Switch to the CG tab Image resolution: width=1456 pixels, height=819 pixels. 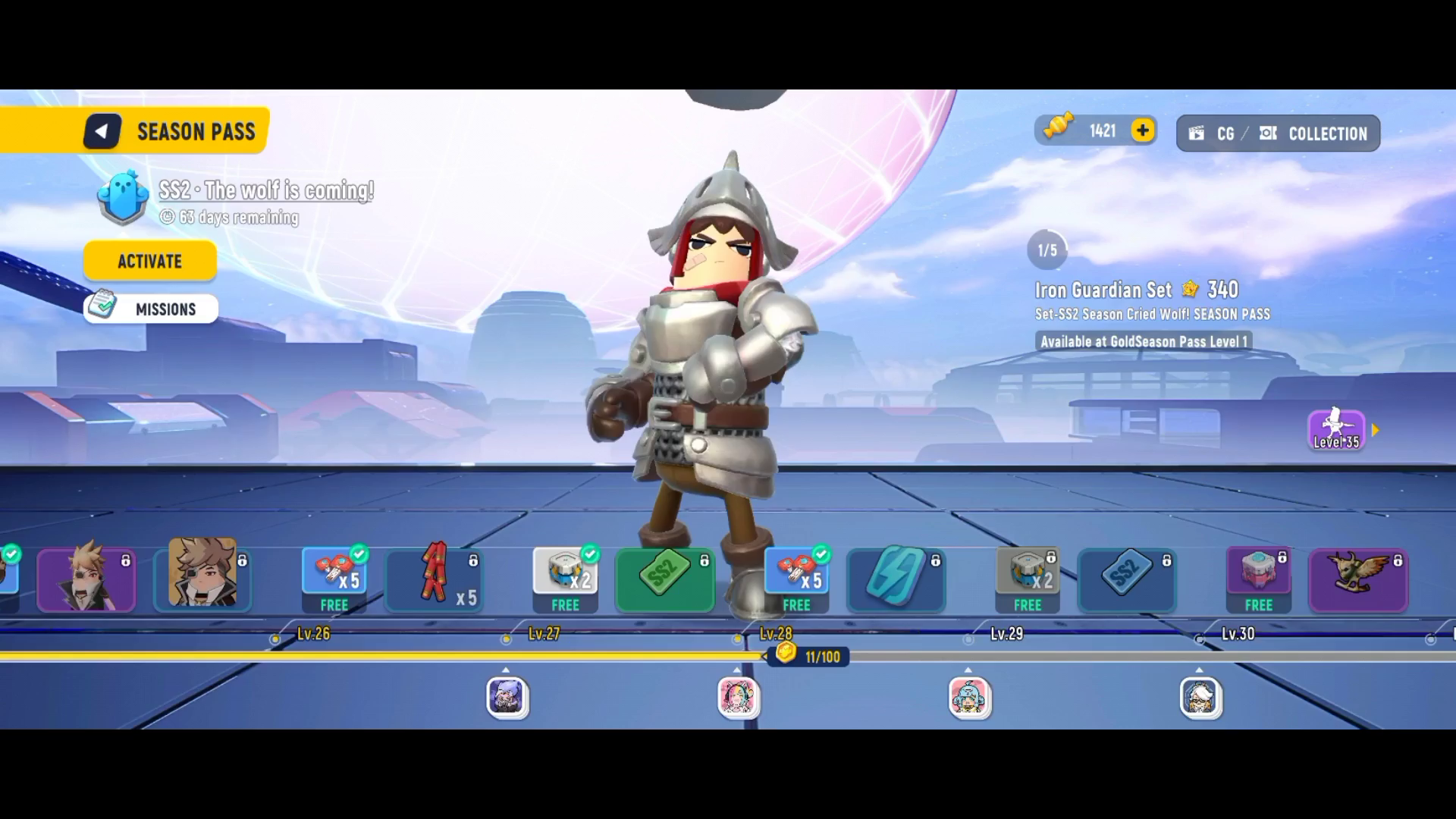pos(1223,133)
